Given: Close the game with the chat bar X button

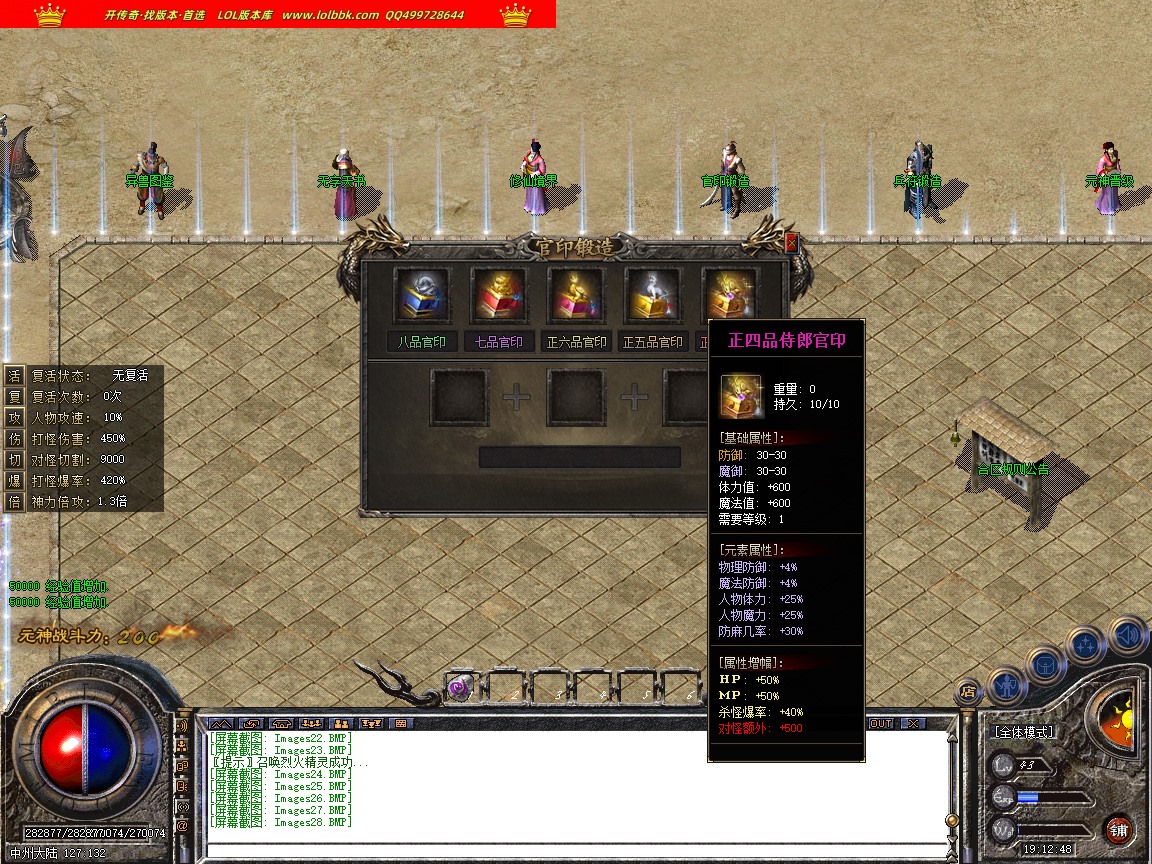Looking at the screenshot, I should (912, 723).
